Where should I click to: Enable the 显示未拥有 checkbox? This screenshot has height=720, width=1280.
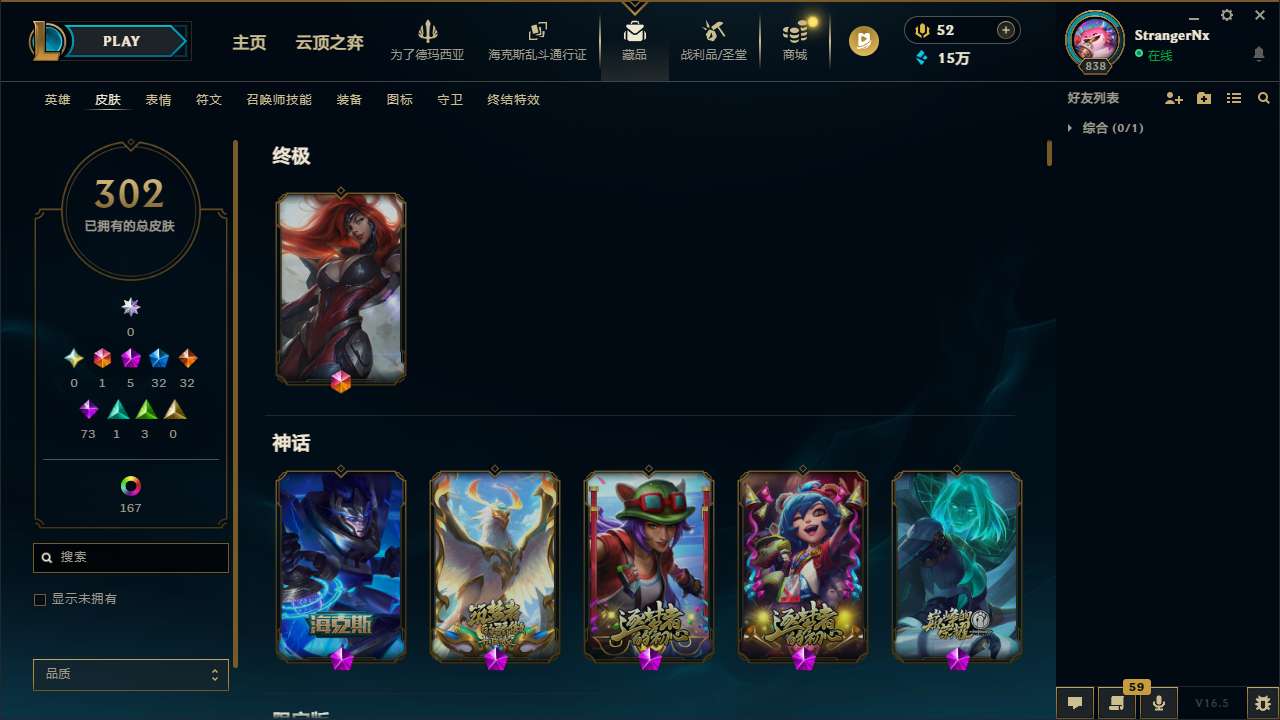[40, 599]
